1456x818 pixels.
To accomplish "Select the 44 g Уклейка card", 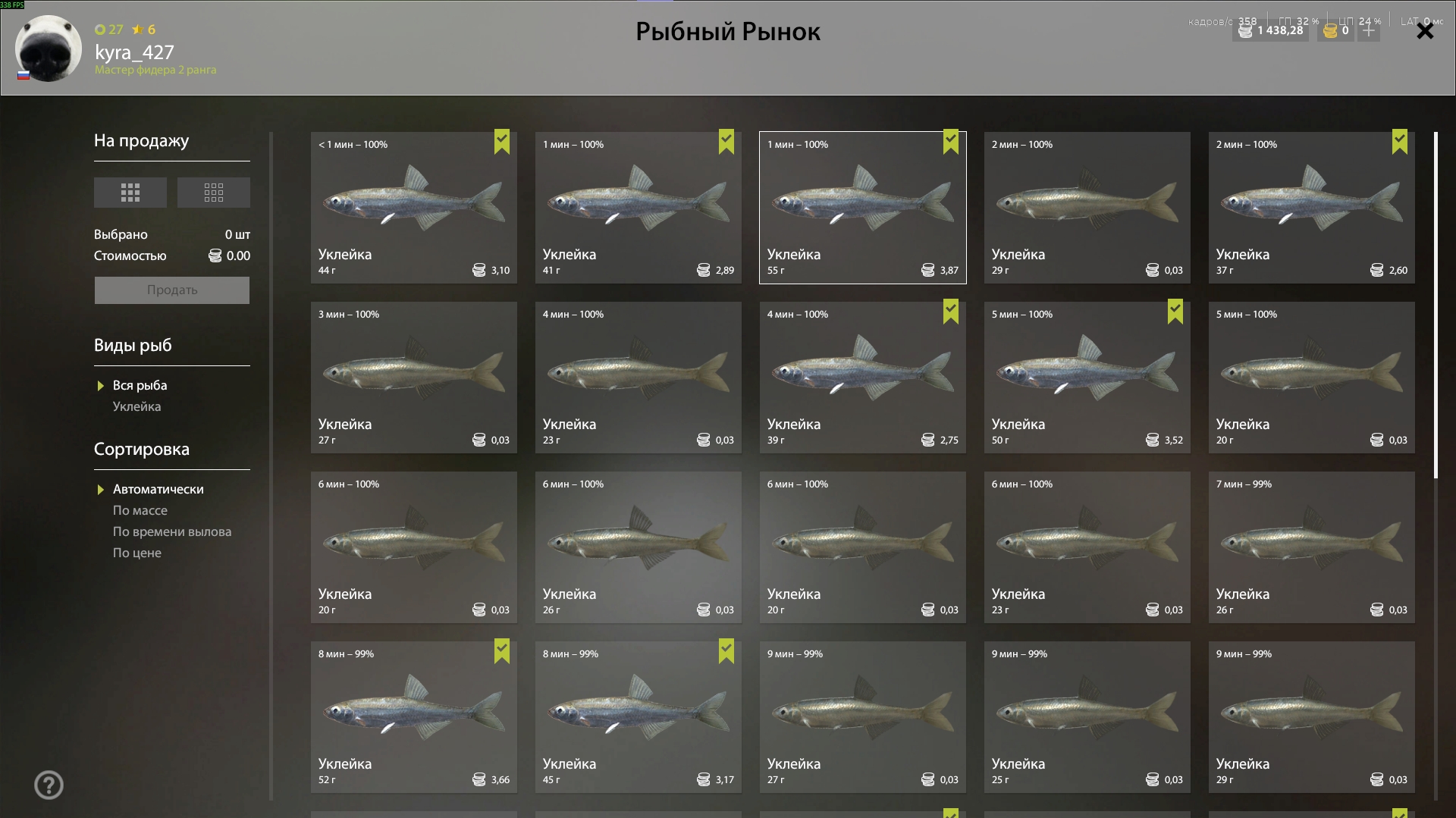I will 413,208.
